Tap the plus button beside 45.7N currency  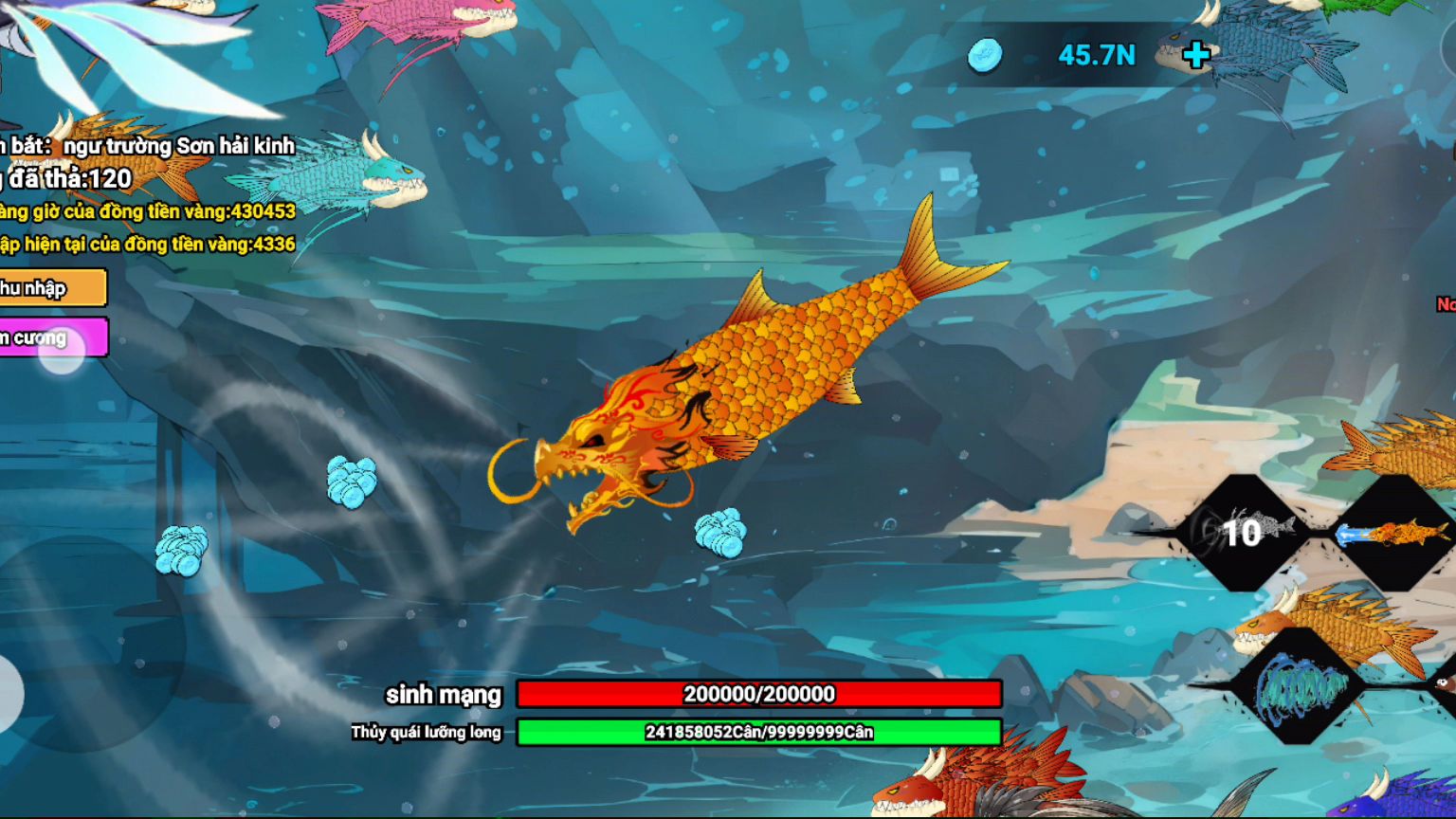(x=1196, y=55)
